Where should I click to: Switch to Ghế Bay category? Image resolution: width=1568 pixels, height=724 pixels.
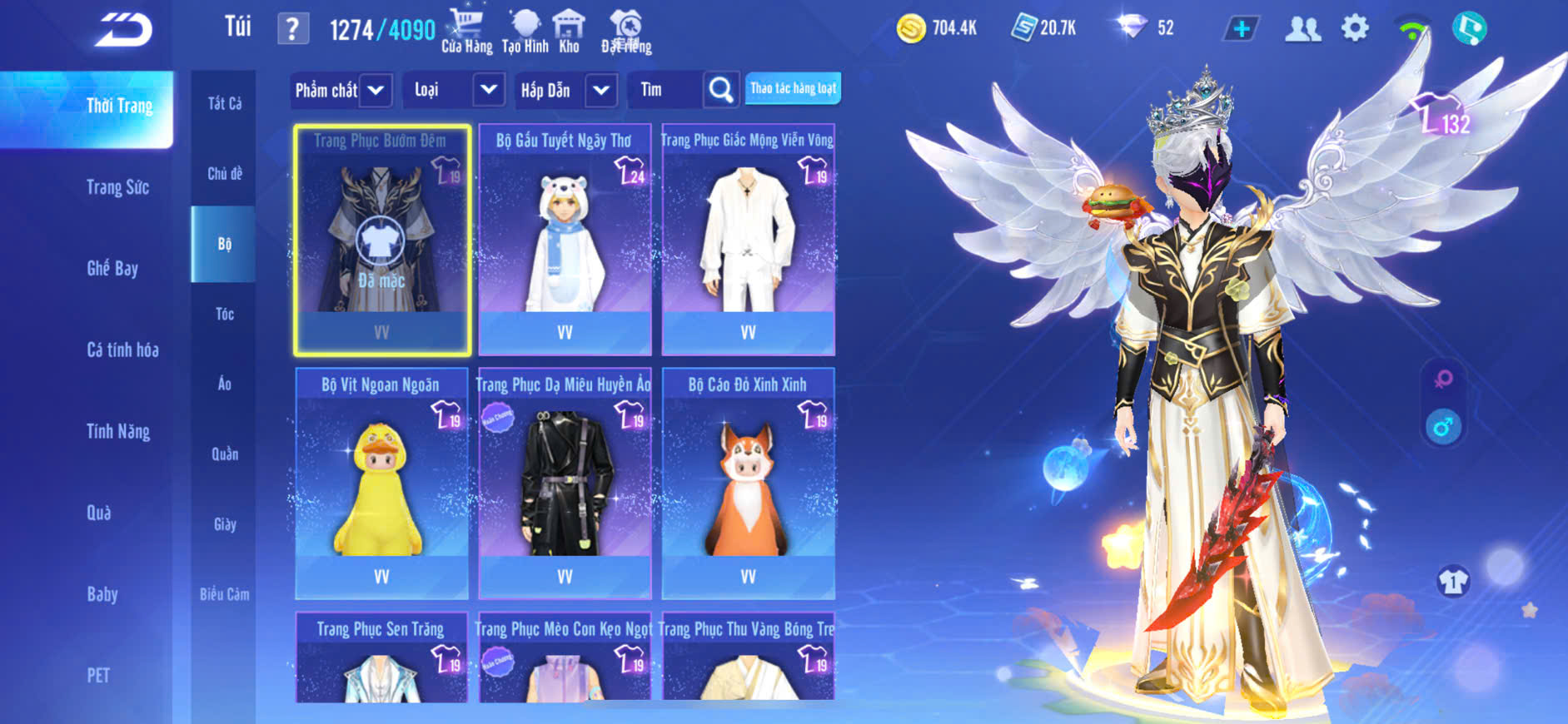(112, 268)
